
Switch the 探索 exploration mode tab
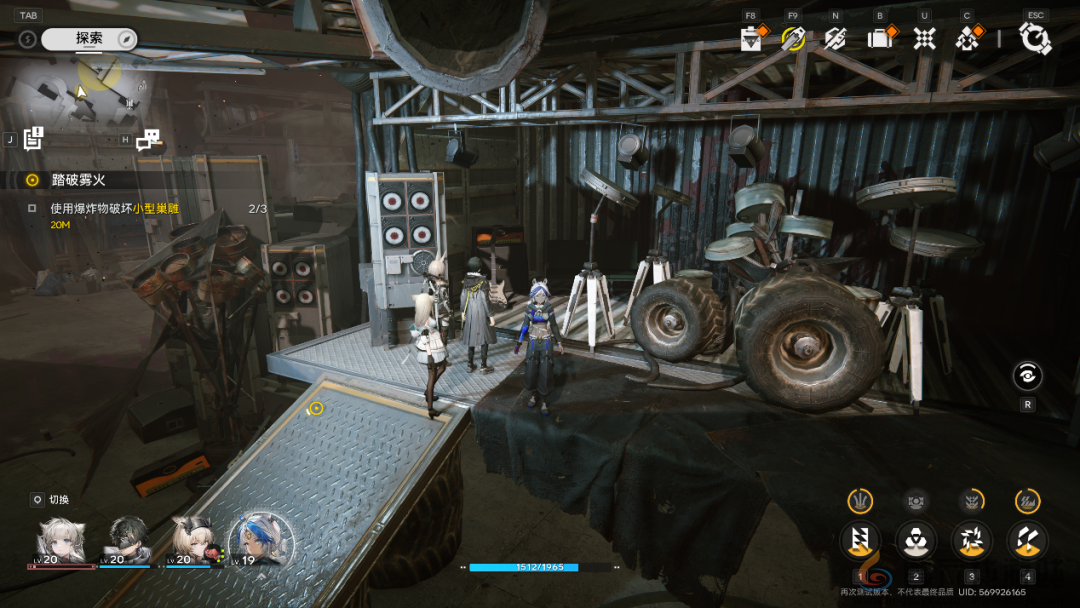89,39
